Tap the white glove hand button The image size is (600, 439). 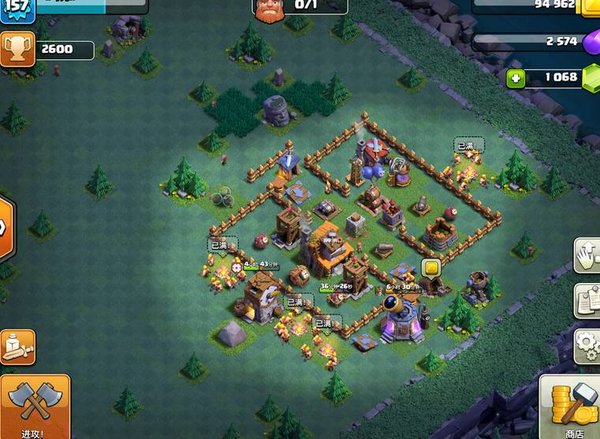tap(588, 254)
